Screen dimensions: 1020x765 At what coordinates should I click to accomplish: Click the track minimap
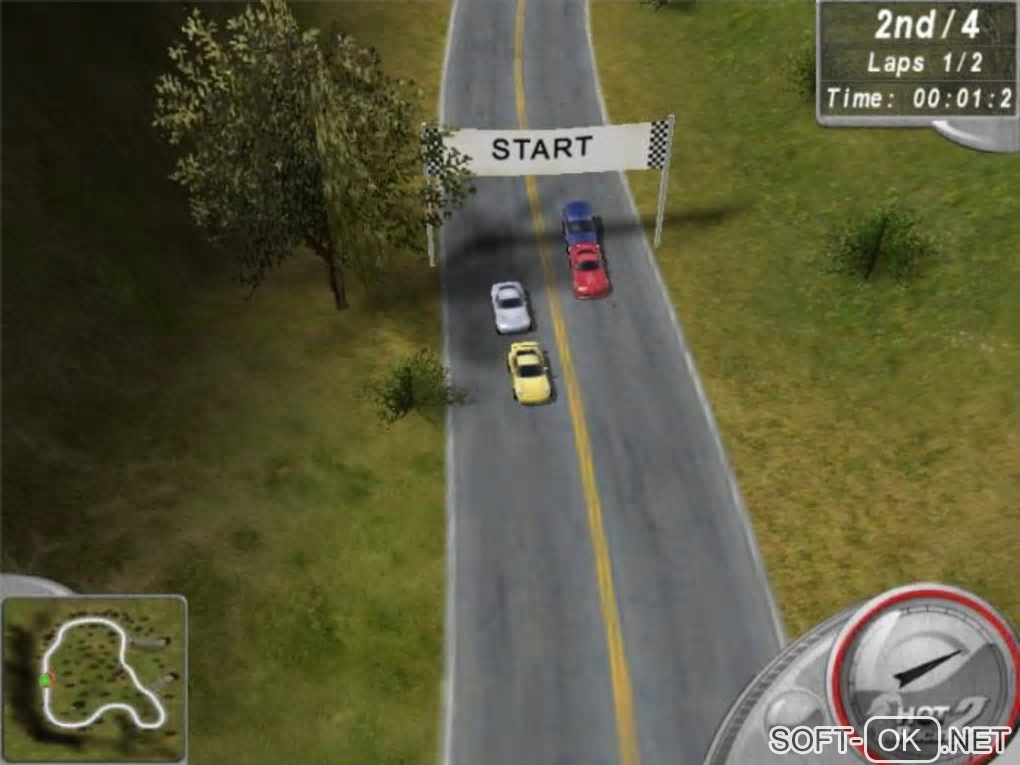click(95, 678)
